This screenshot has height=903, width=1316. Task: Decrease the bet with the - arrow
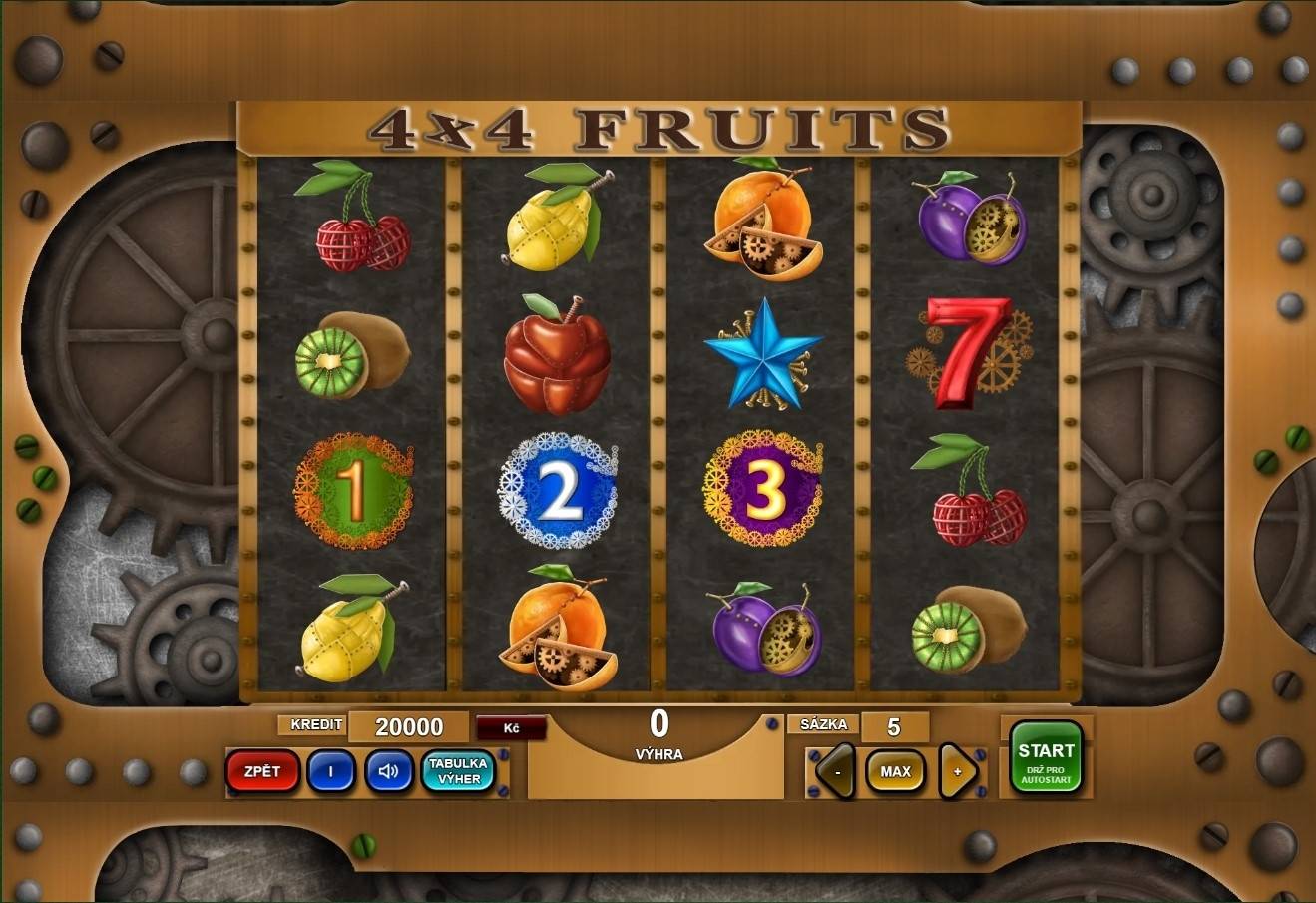(835, 771)
